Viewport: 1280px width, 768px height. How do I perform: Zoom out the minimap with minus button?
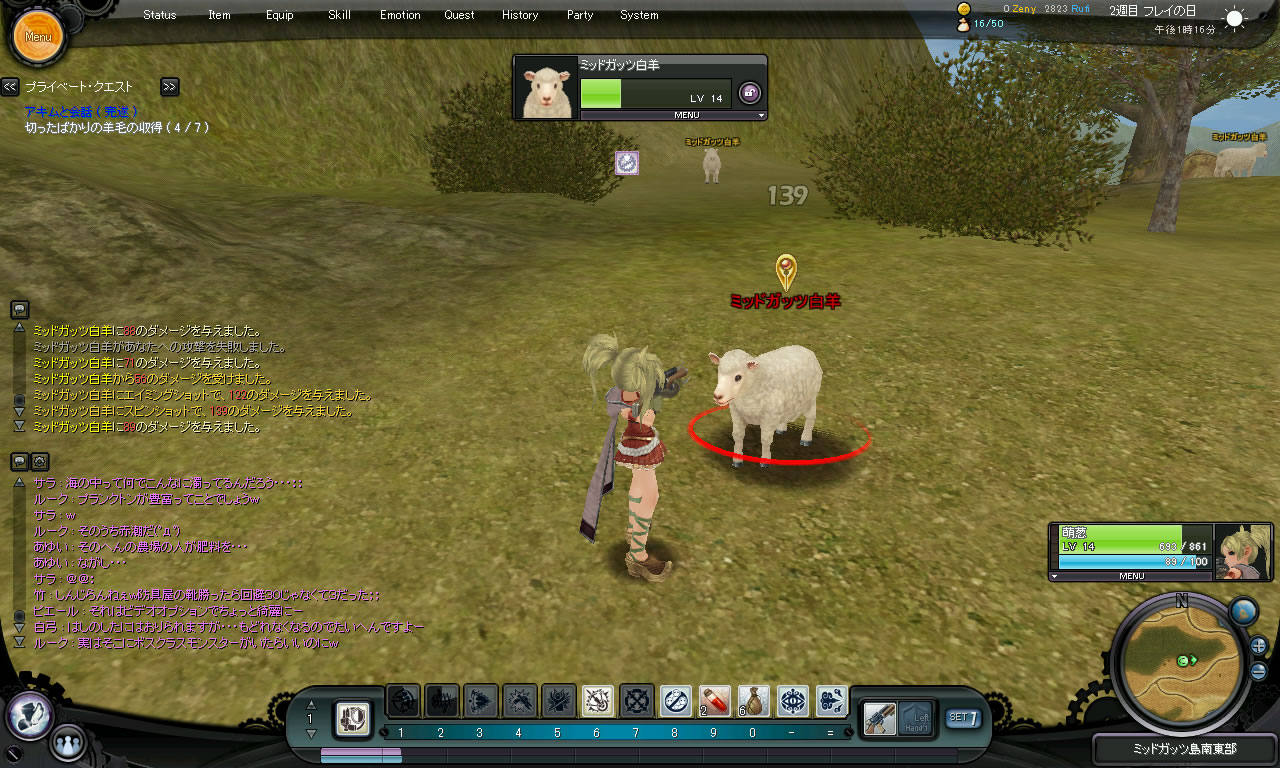[1259, 670]
